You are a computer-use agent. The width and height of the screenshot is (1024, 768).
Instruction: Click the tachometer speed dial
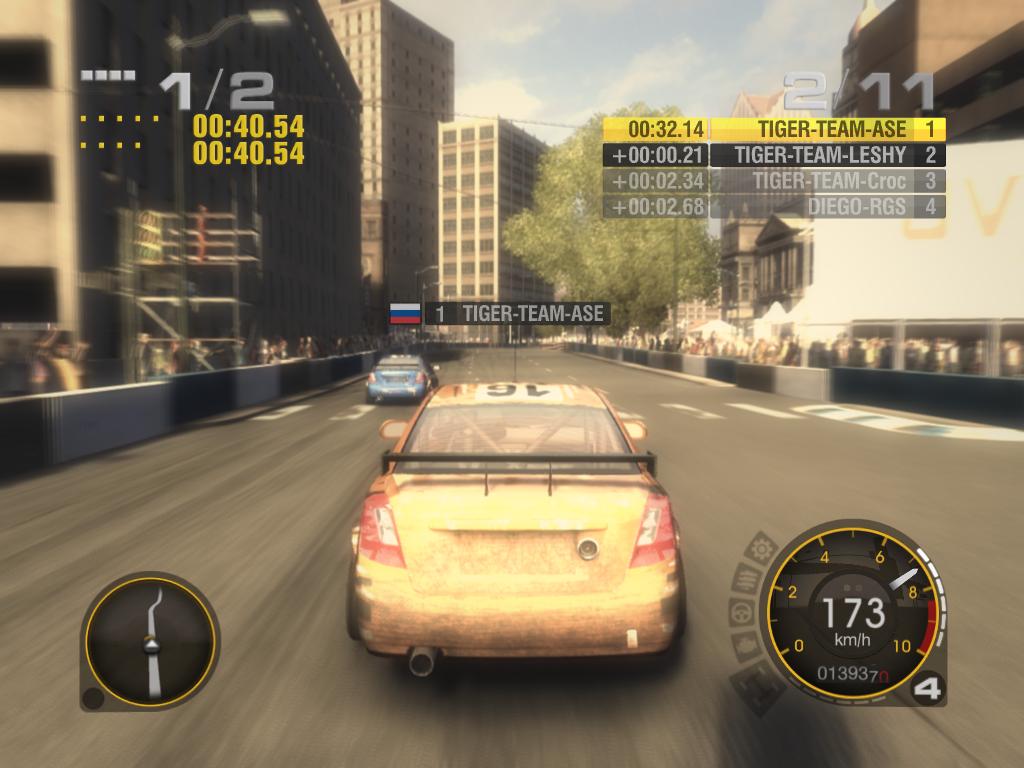point(852,610)
